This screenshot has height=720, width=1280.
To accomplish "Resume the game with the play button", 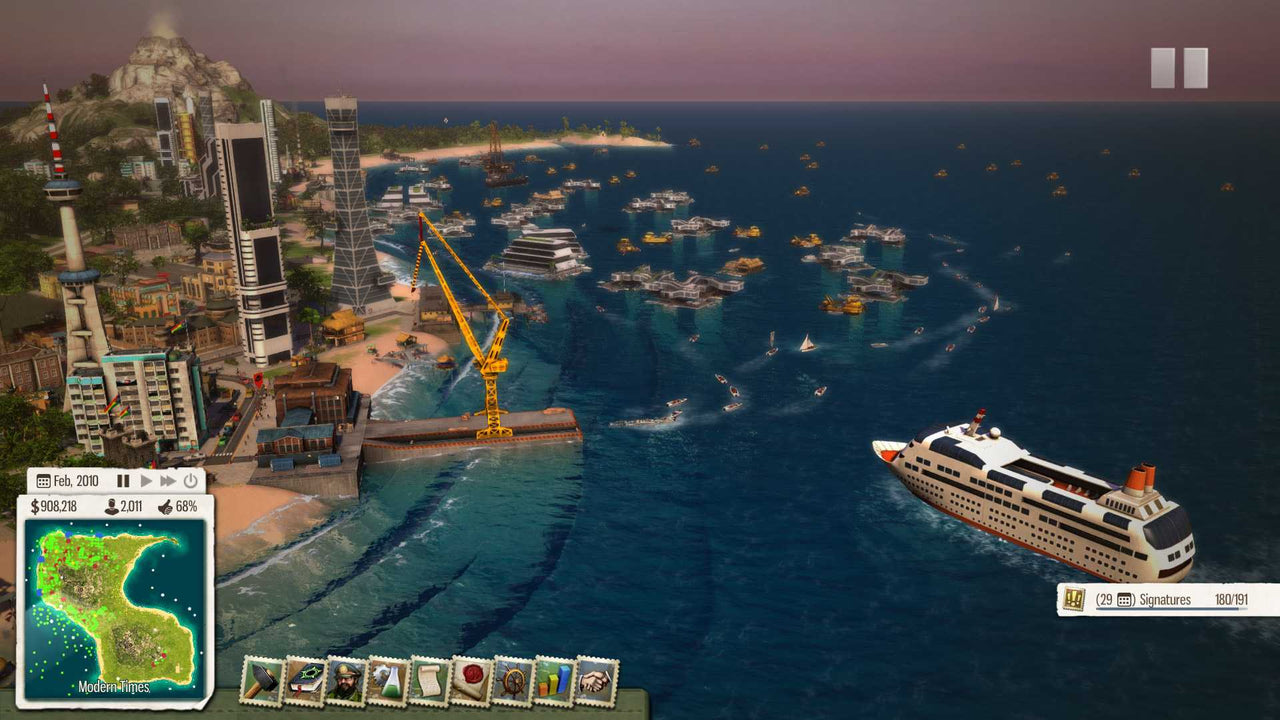I will click(147, 482).
